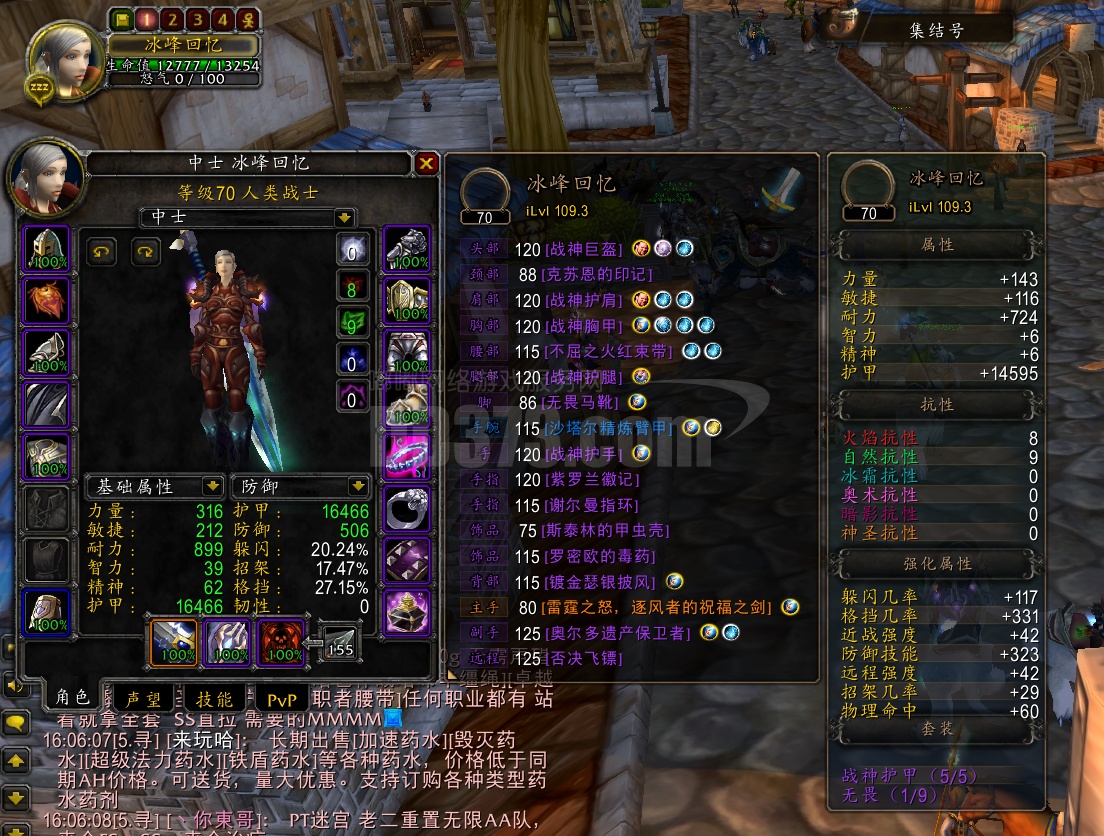Screen dimensions: 1104x836
Task: Click the 雷霆之怒 weapon link
Action: pyautogui.click(x=658, y=607)
